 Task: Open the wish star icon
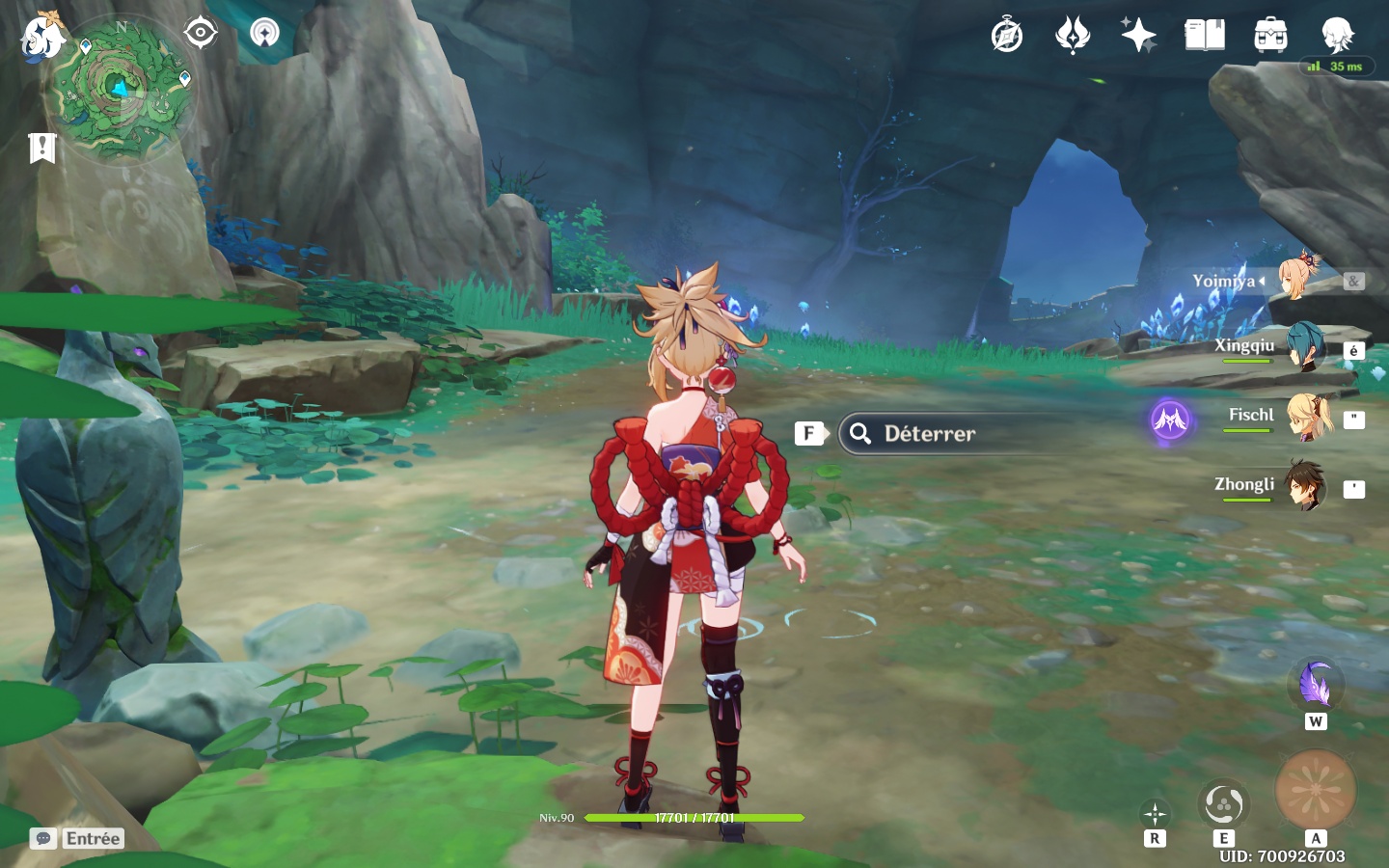click(x=1138, y=36)
